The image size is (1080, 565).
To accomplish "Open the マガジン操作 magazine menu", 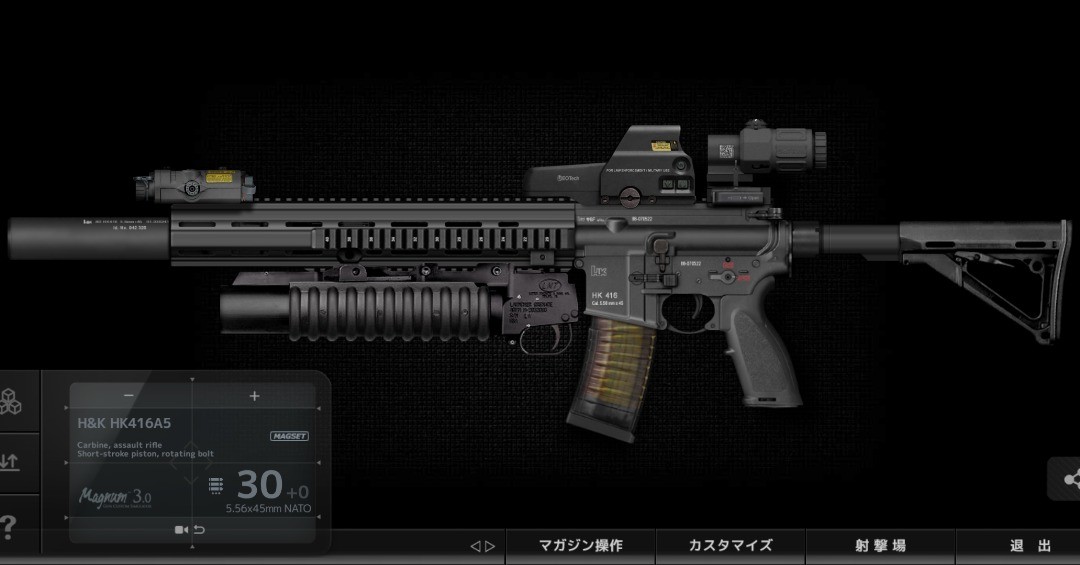I will click(x=580, y=546).
